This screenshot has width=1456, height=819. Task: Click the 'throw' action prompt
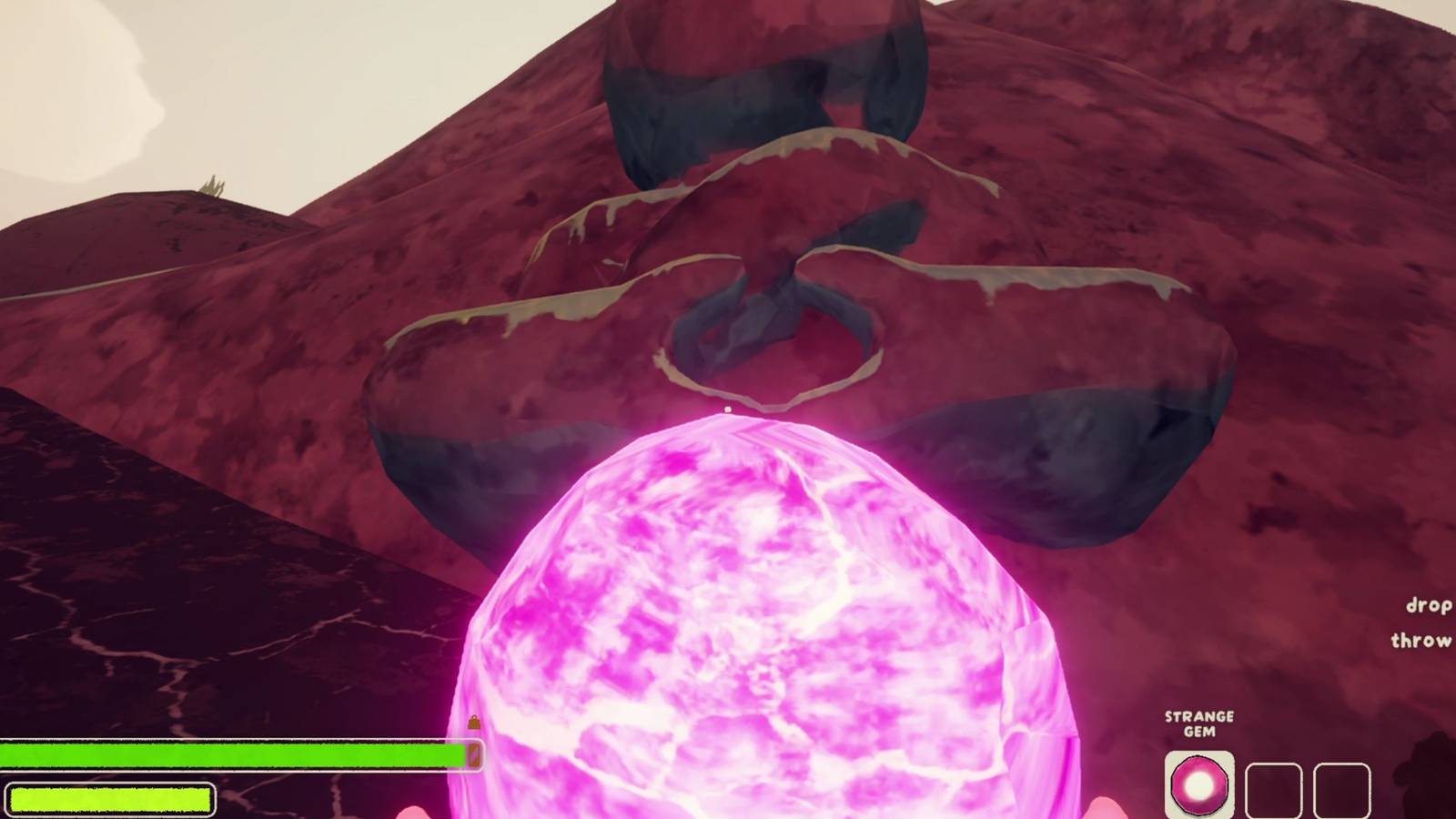click(x=1421, y=642)
